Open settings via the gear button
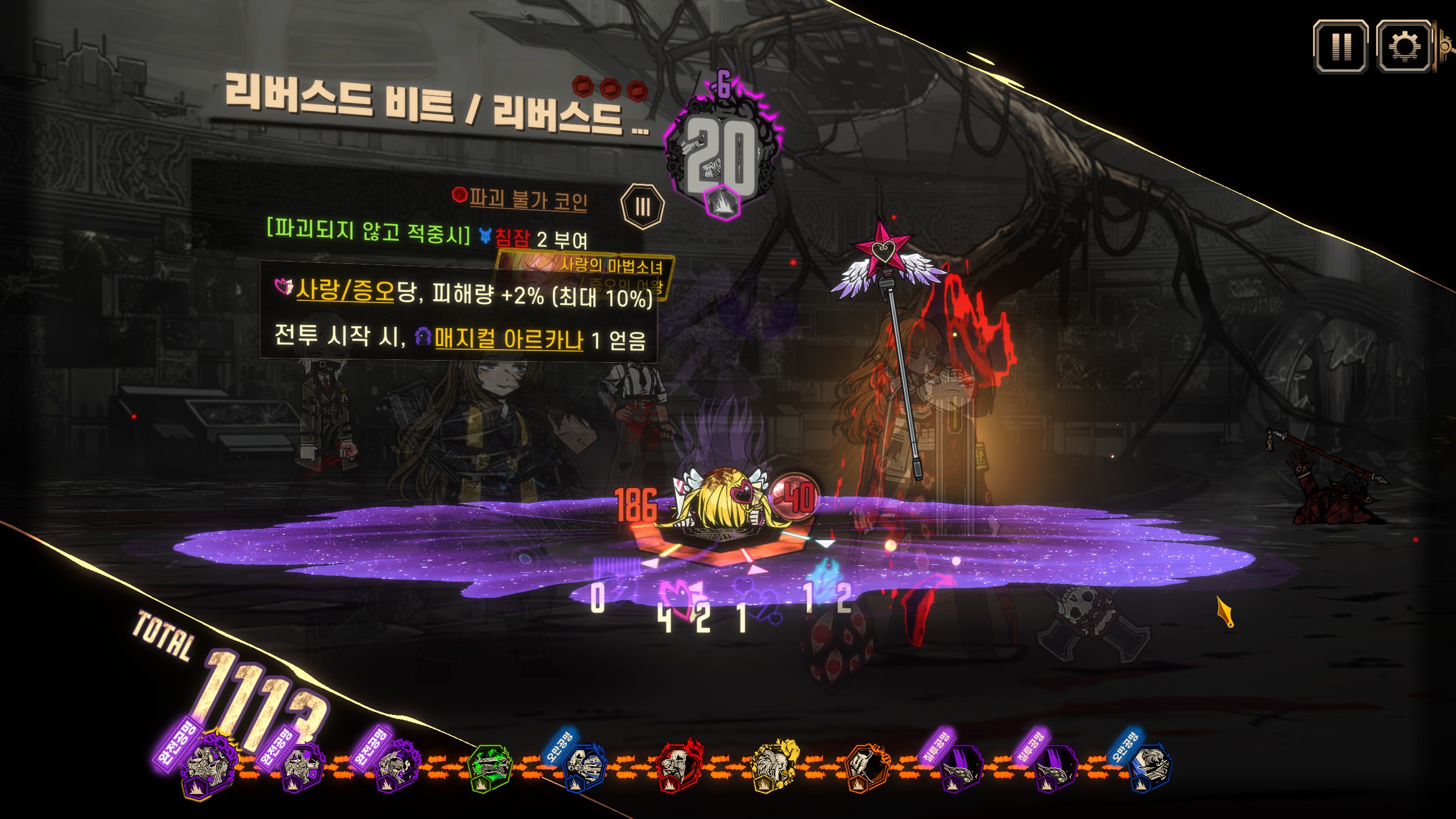Viewport: 1456px width, 819px height. (x=1403, y=47)
